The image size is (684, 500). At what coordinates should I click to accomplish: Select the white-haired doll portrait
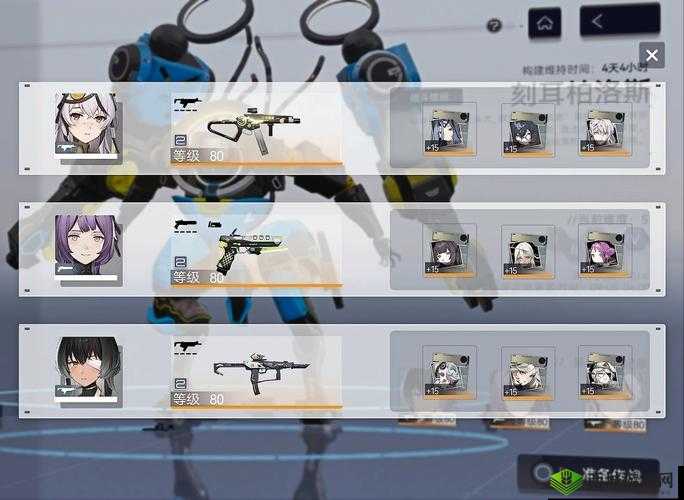[86, 124]
